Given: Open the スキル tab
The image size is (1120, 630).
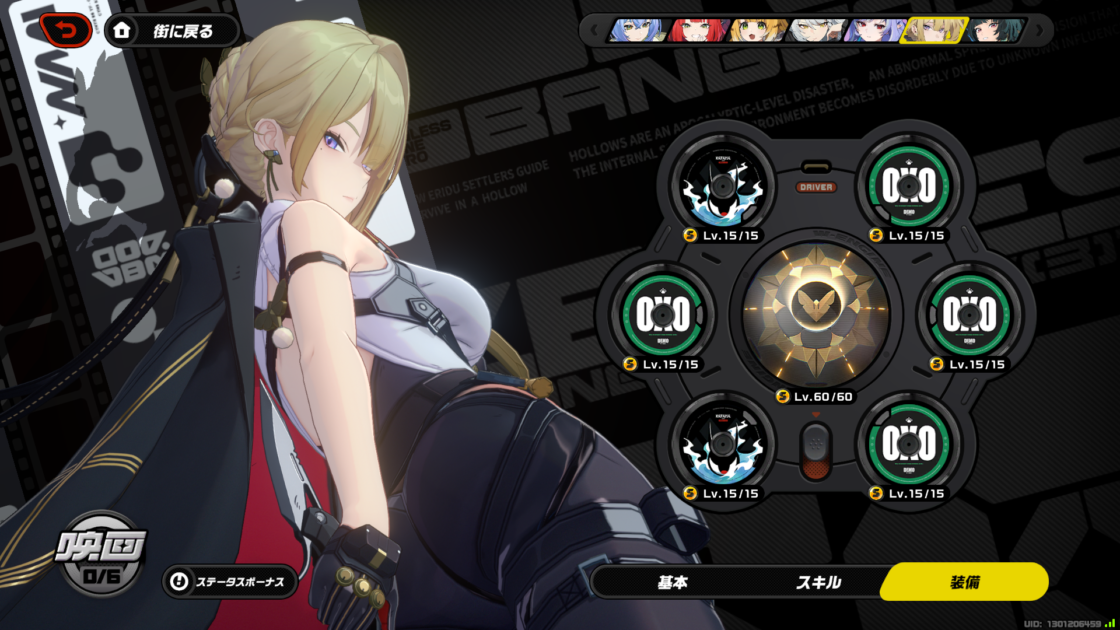Looking at the screenshot, I should pos(818,582).
